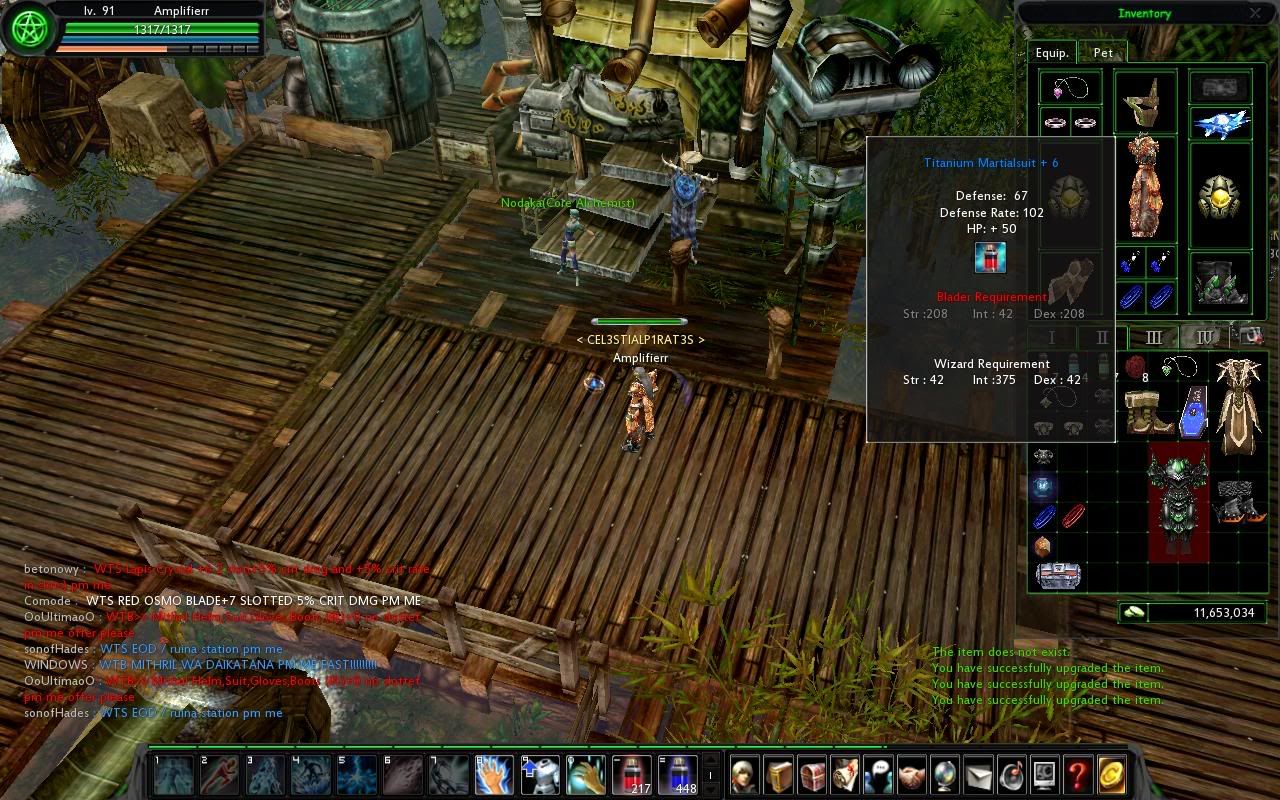Use the red HP potion hotbar slot

pyautogui.click(x=631, y=773)
